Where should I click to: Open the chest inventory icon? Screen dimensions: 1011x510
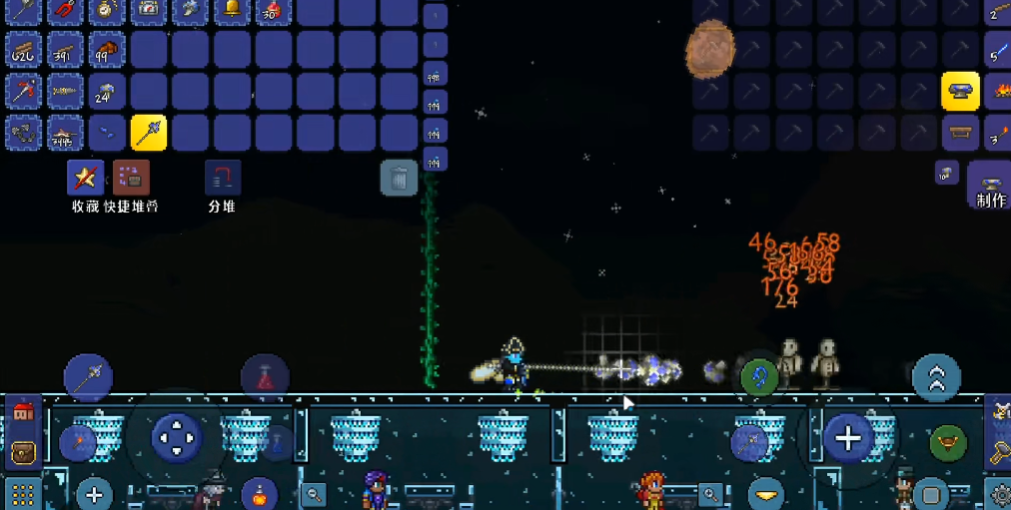pyautogui.click(x=22, y=452)
